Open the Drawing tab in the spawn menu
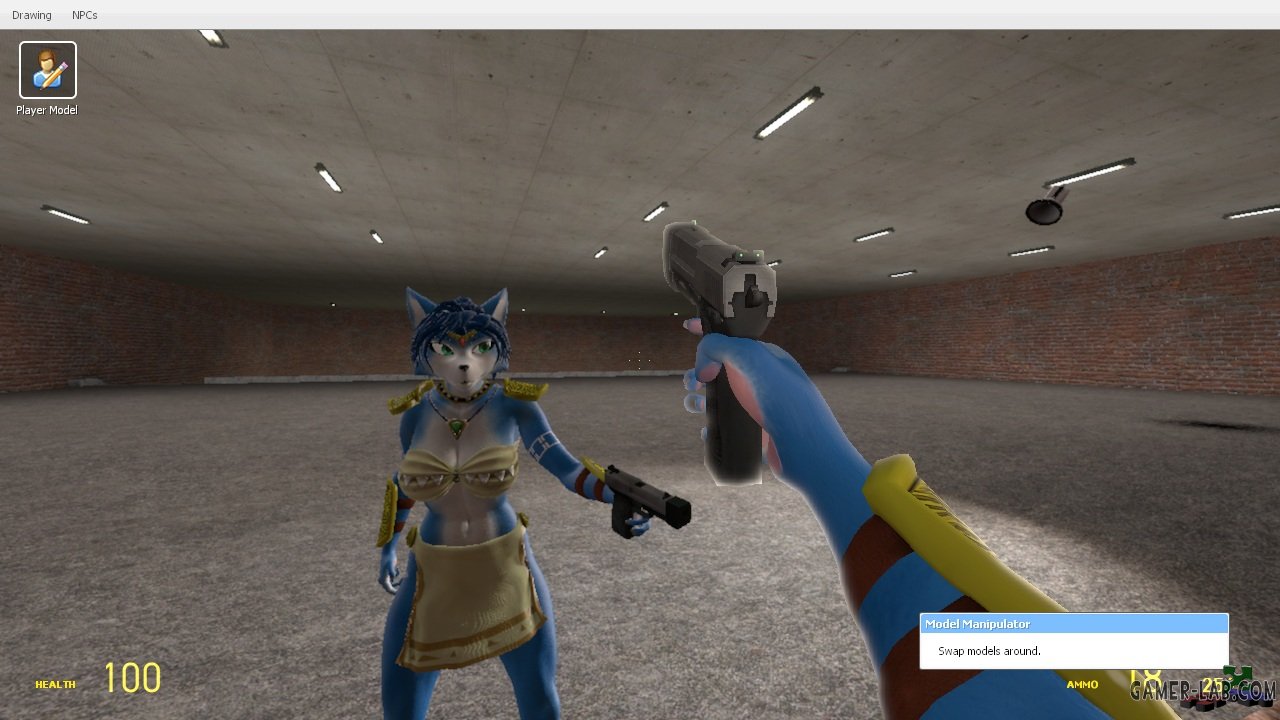Viewport: 1280px width, 720px height. [31, 14]
